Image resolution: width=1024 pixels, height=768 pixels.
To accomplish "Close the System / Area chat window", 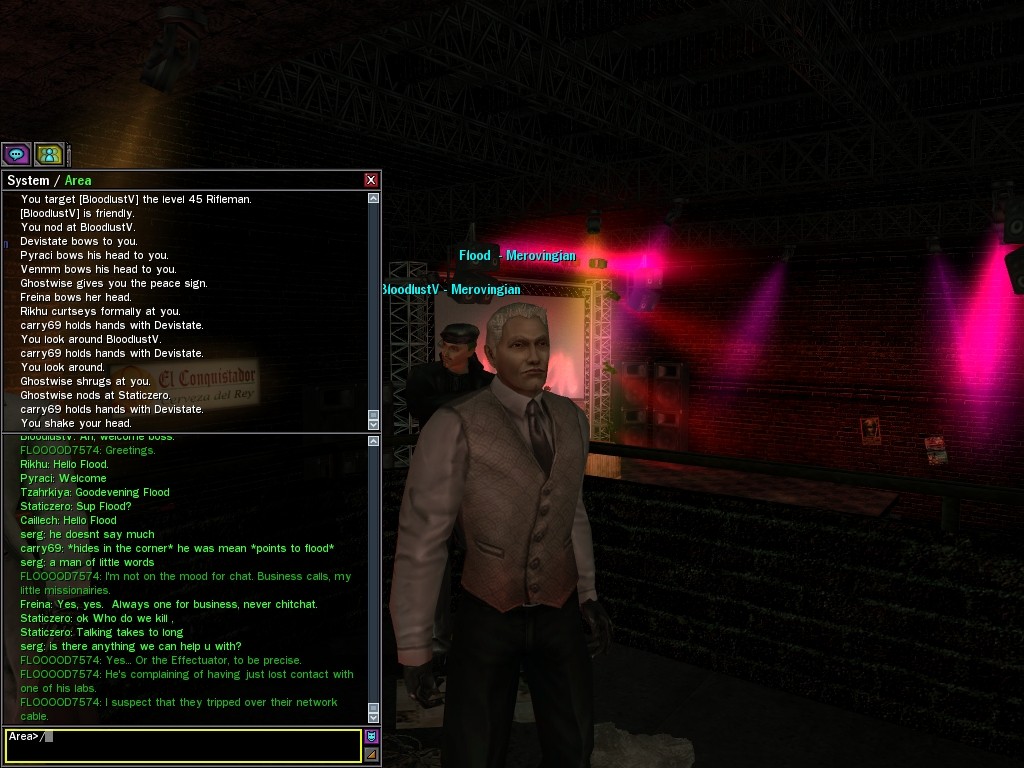I will 371,180.
